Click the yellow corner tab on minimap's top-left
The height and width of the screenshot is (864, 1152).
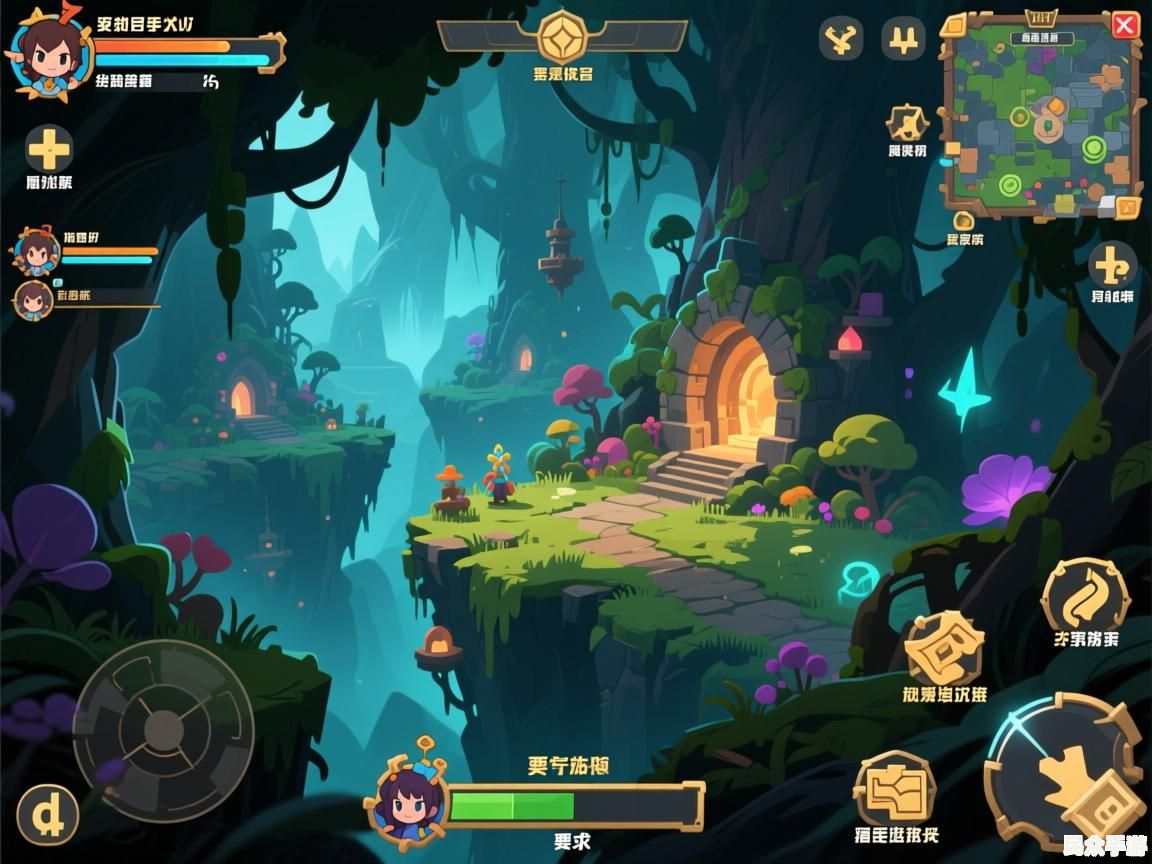[953, 25]
